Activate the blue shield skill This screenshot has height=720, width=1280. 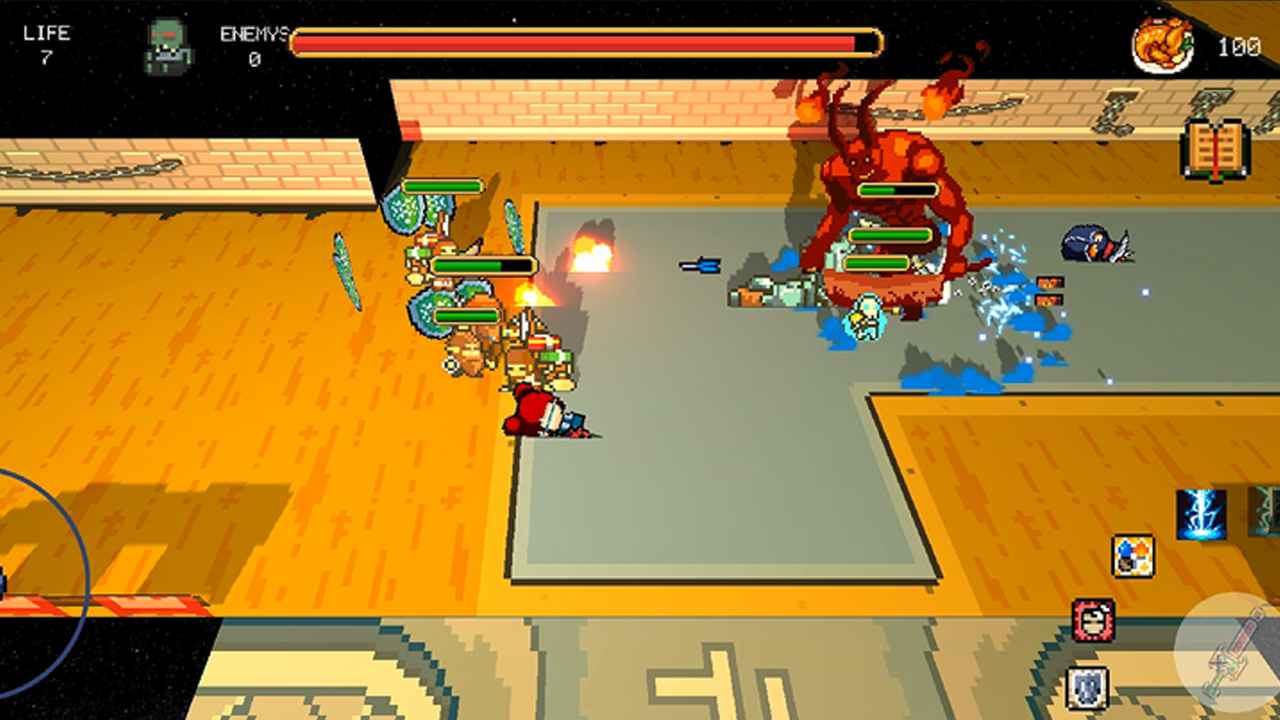[x=1087, y=687]
